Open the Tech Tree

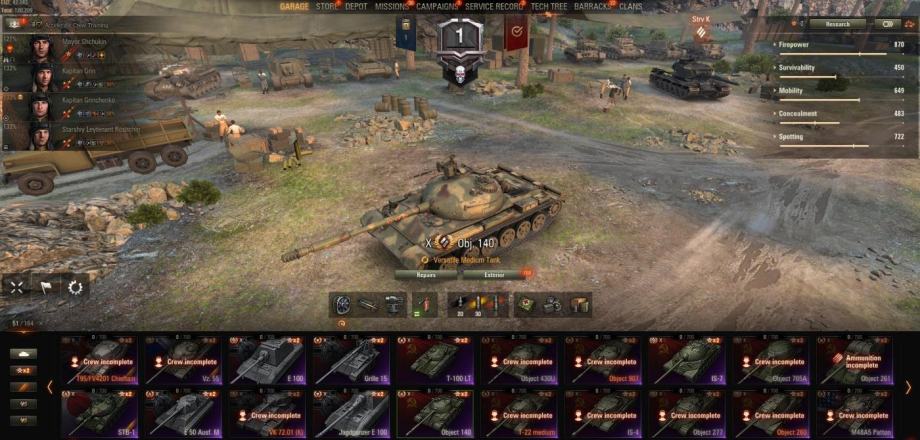coord(550,6)
